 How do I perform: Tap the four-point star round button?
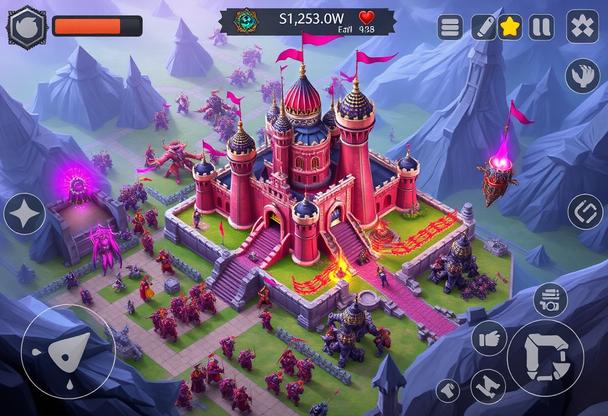tap(25, 214)
